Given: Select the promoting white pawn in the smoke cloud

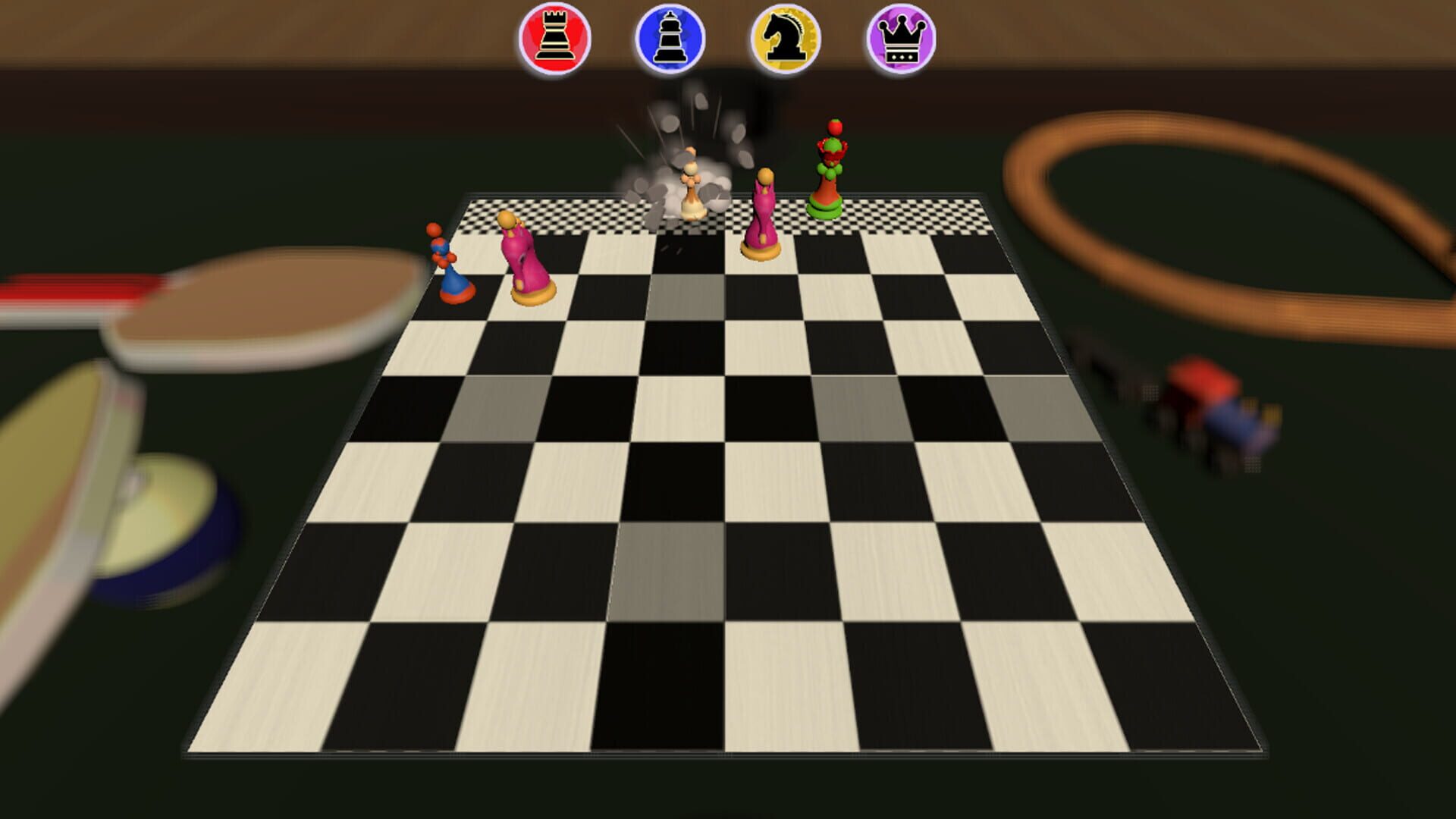Looking at the screenshot, I should 690,190.
